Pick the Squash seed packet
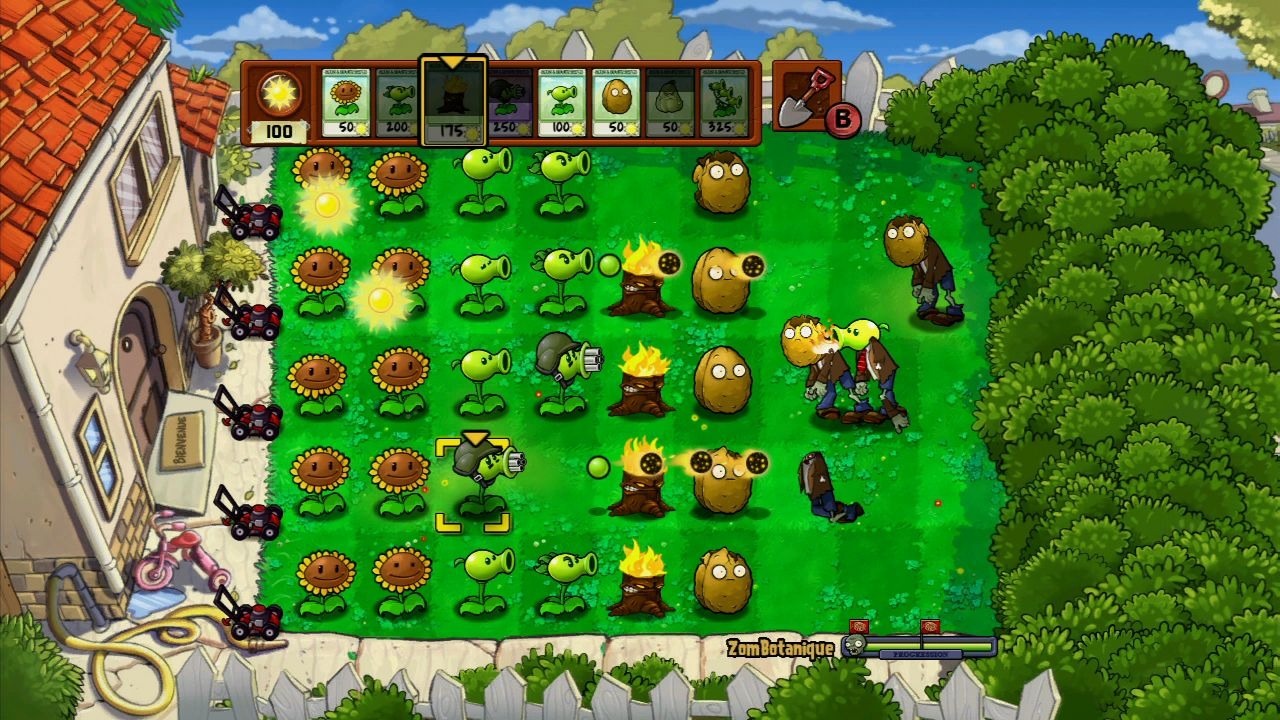This screenshot has height=720, width=1280. pyautogui.click(x=670, y=102)
